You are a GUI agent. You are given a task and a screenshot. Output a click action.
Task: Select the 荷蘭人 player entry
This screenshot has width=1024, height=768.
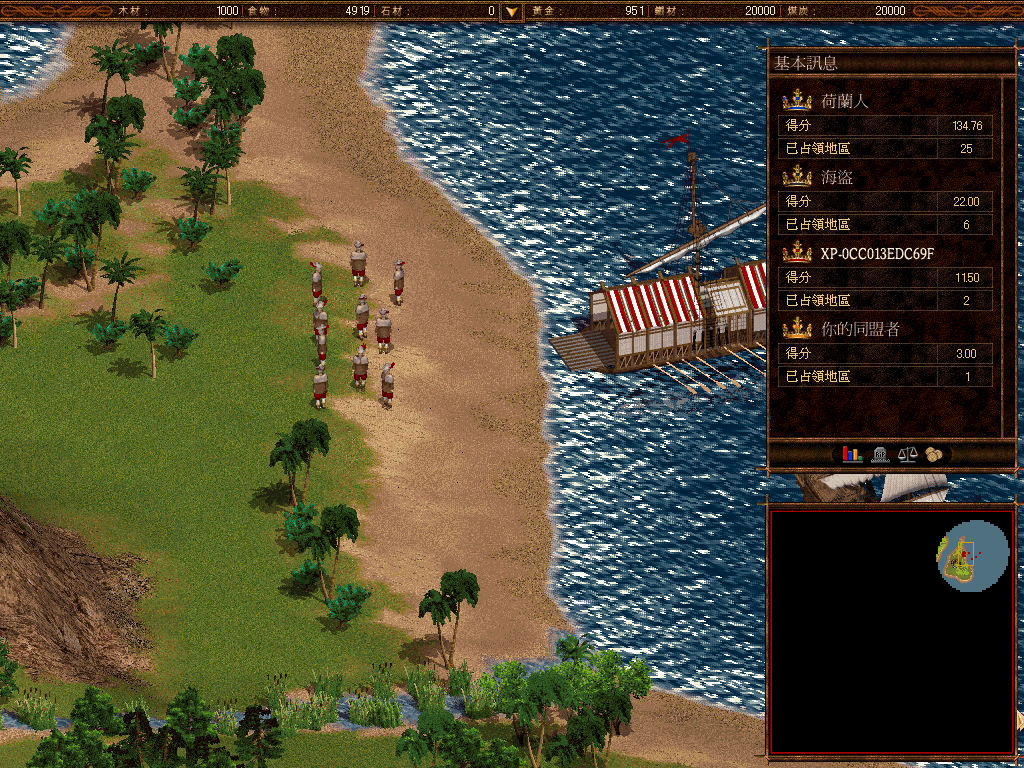coord(845,100)
